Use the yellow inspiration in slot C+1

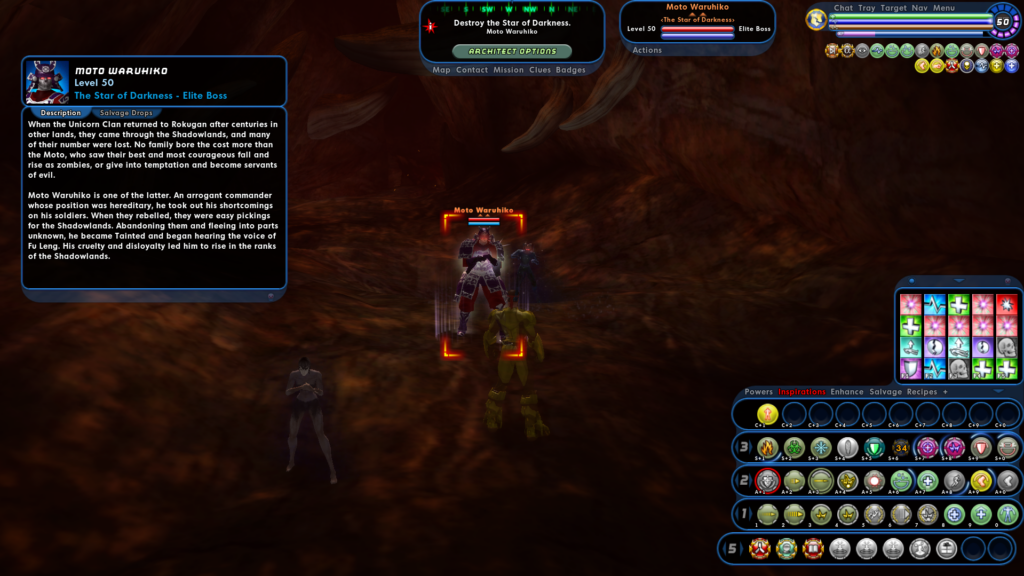click(x=767, y=413)
